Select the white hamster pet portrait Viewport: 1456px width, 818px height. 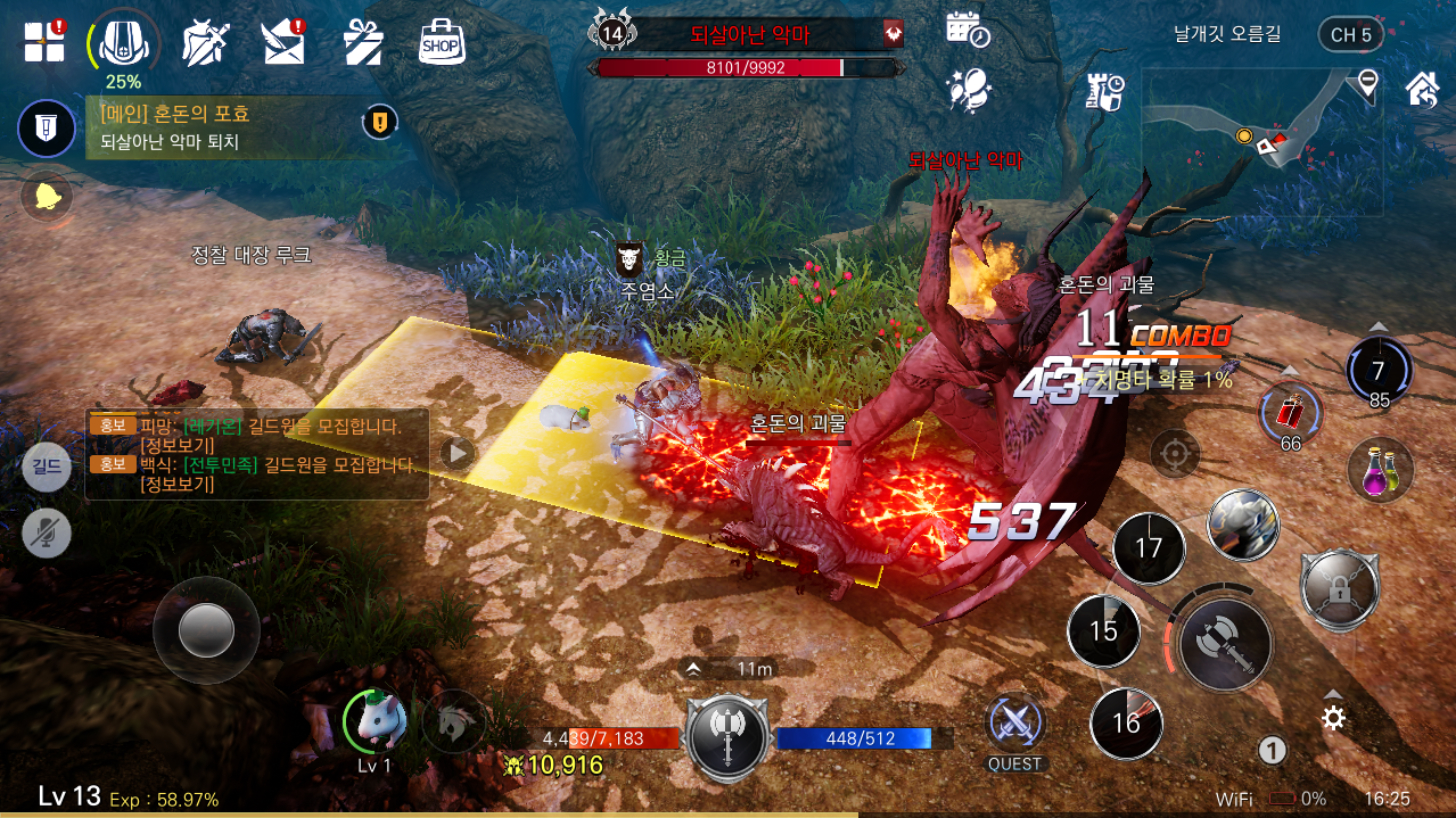coord(376,721)
